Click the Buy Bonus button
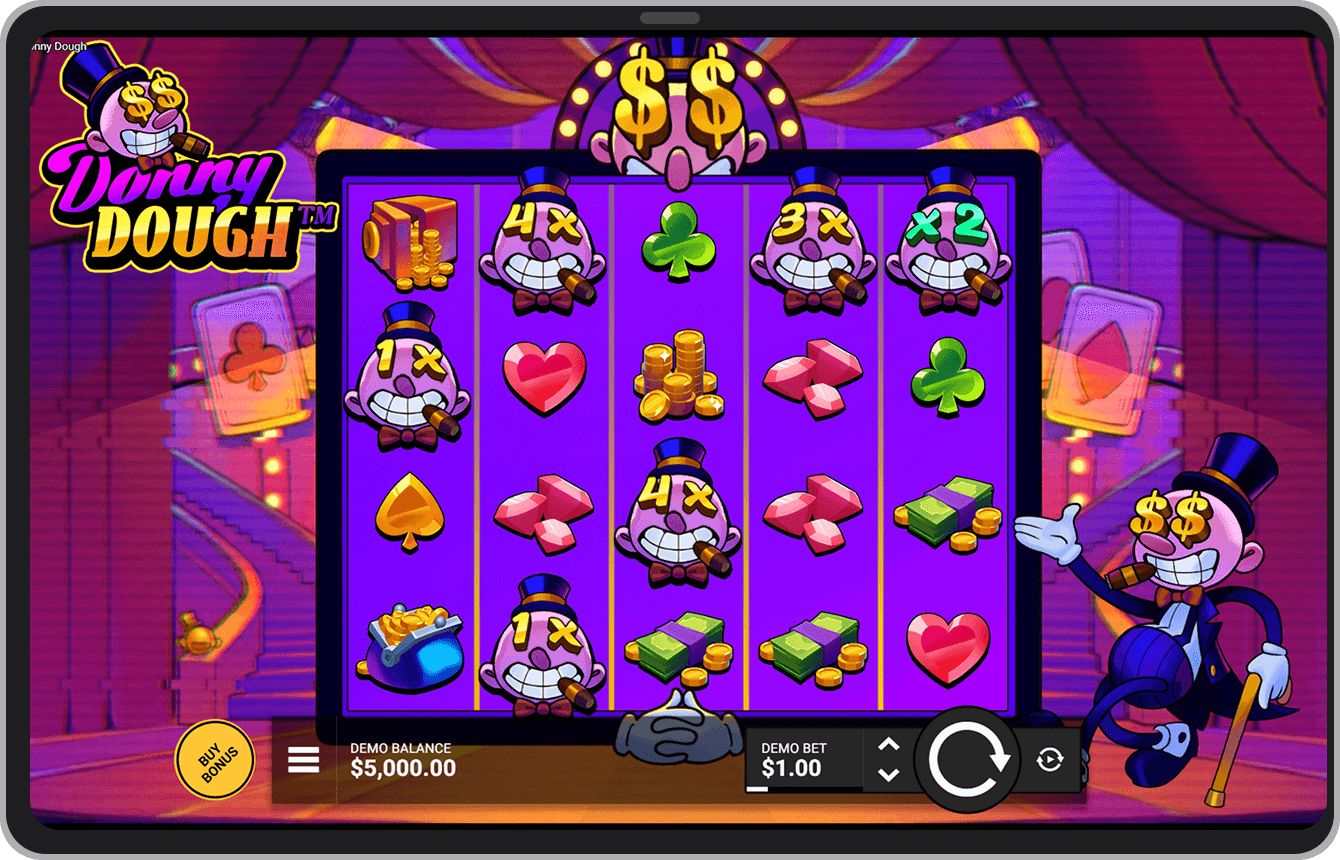 [x=215, y=760]
